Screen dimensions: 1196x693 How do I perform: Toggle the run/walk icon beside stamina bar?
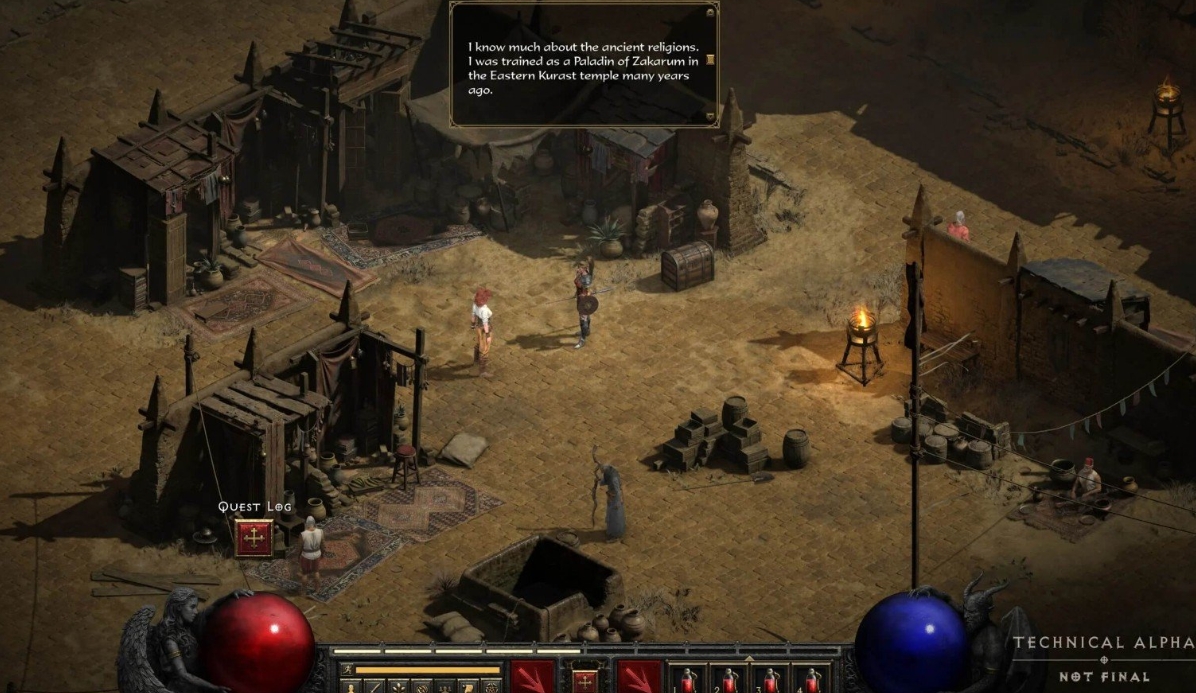click(346, 669)
